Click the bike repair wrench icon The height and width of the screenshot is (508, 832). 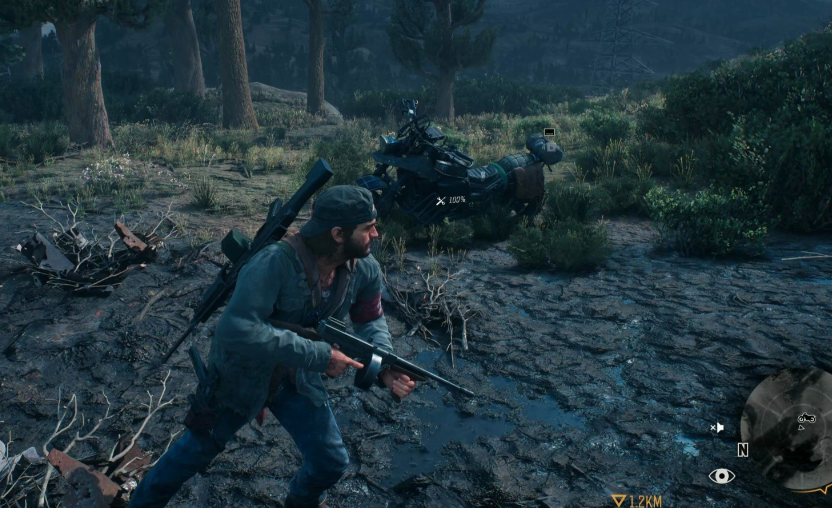(x=441, y=201)
